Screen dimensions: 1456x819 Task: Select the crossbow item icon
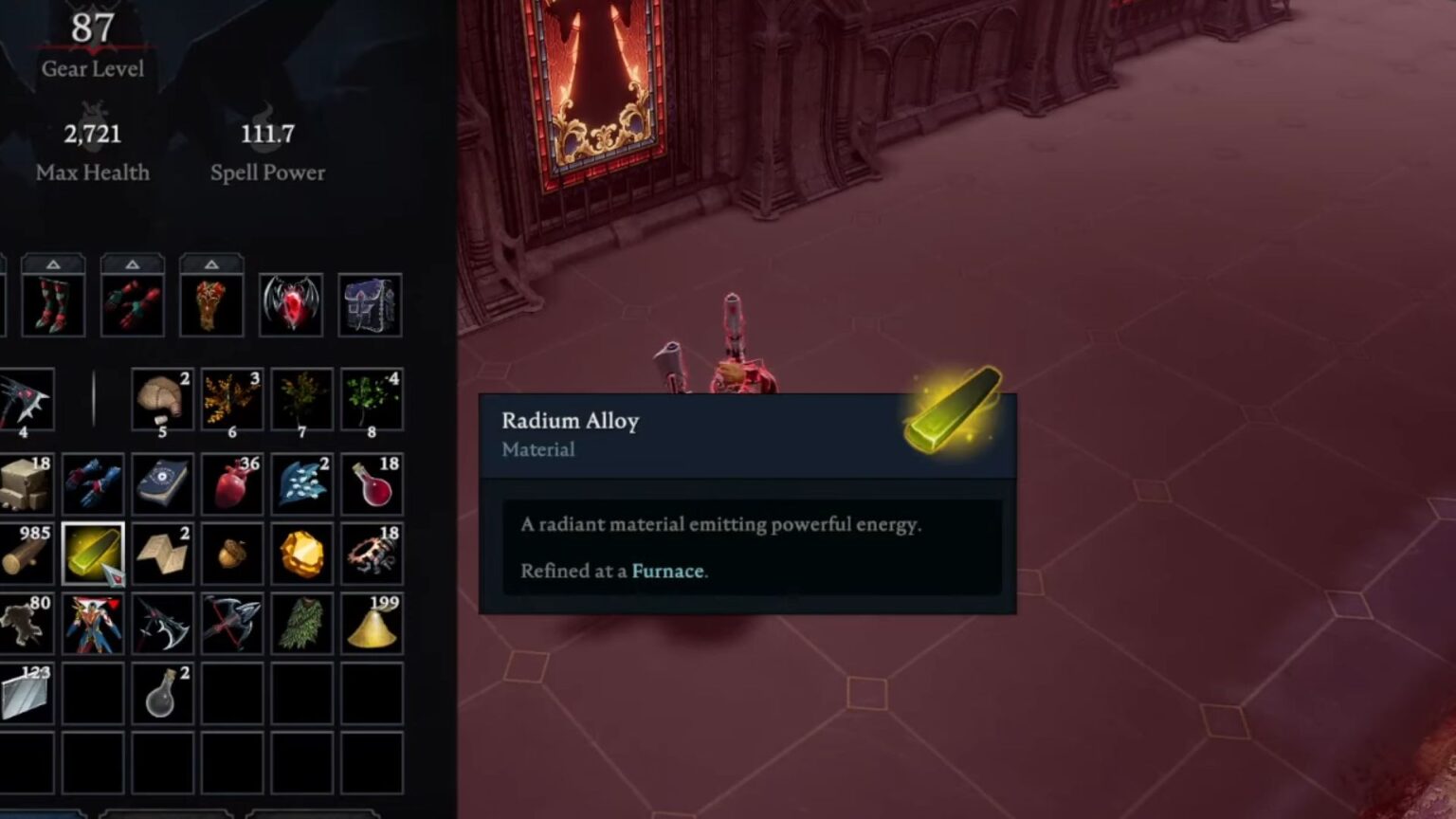(x=232, y=623)
